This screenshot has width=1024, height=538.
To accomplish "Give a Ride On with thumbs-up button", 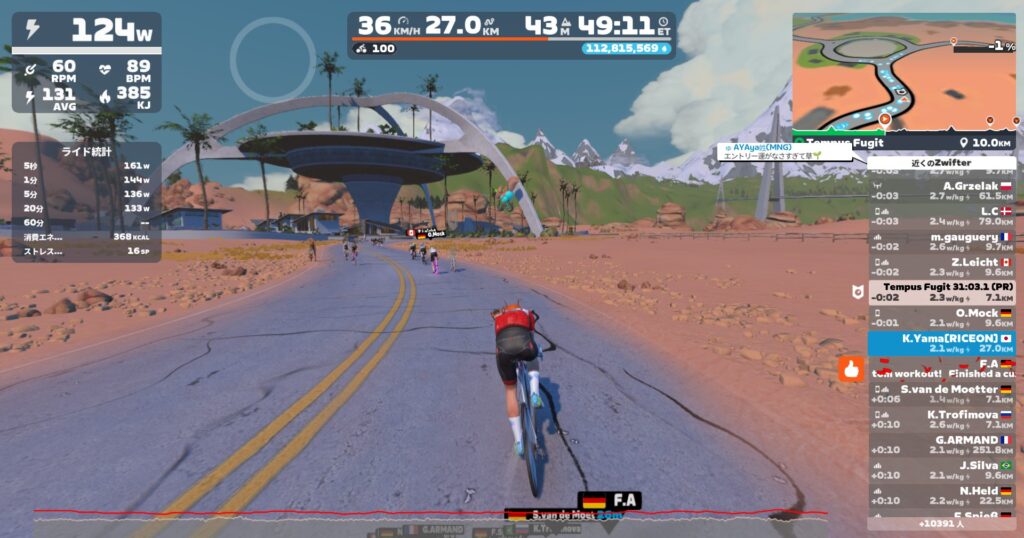I will (x=851, y=368).
